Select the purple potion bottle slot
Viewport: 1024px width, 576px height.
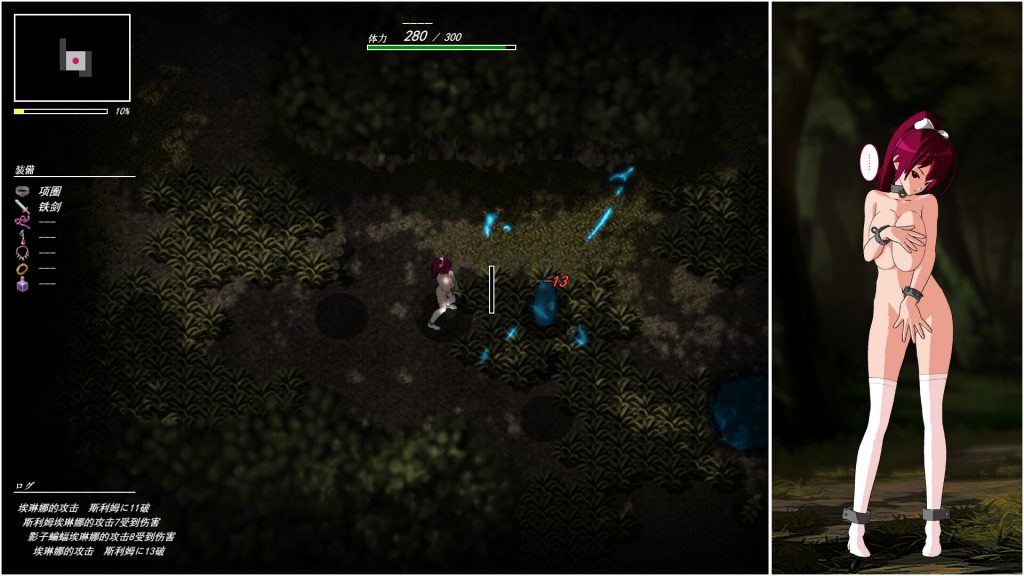point(23,284)
